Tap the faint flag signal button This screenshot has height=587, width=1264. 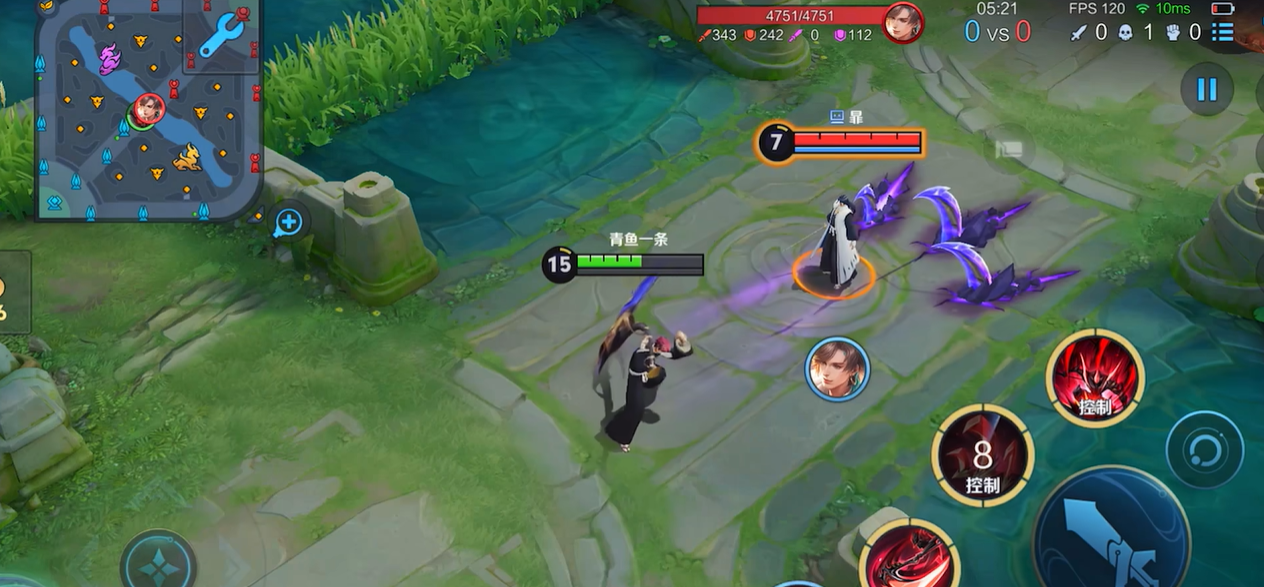(1007, 150)
